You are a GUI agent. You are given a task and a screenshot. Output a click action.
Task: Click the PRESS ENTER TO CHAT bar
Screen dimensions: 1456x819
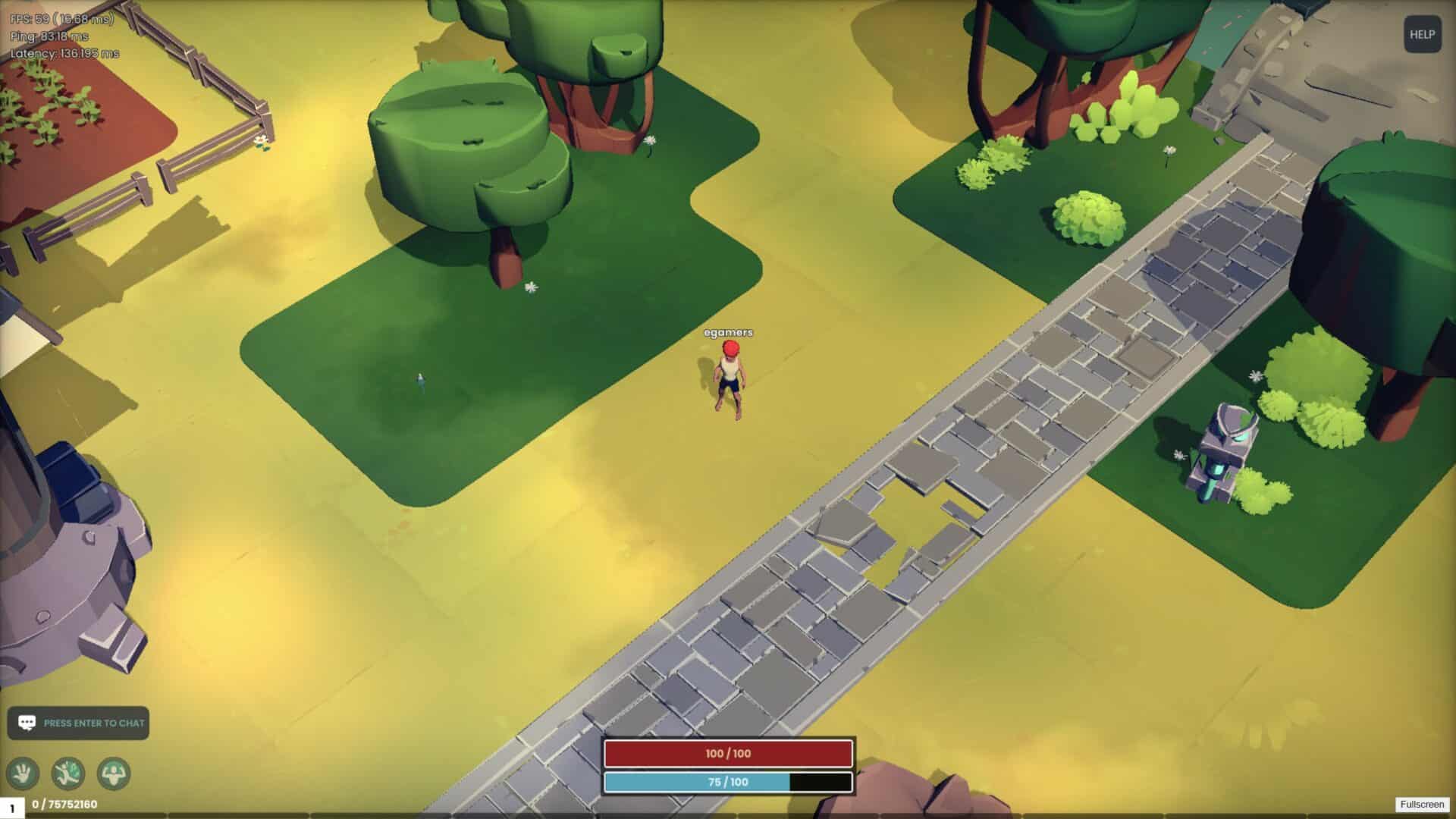(x=83, y=723)
